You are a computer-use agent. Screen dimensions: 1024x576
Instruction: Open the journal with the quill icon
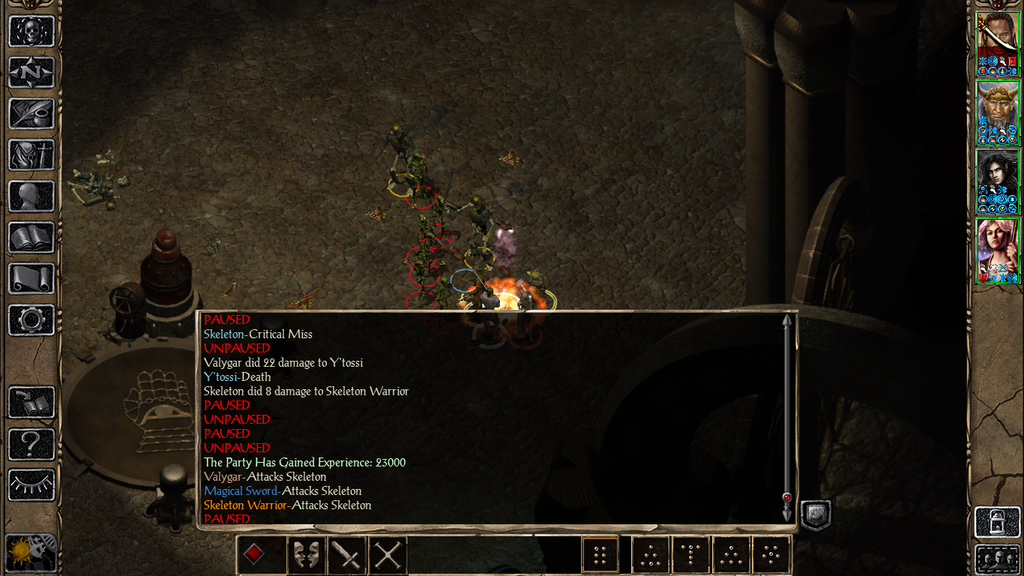pyautogui.click(x=31, y=113)
